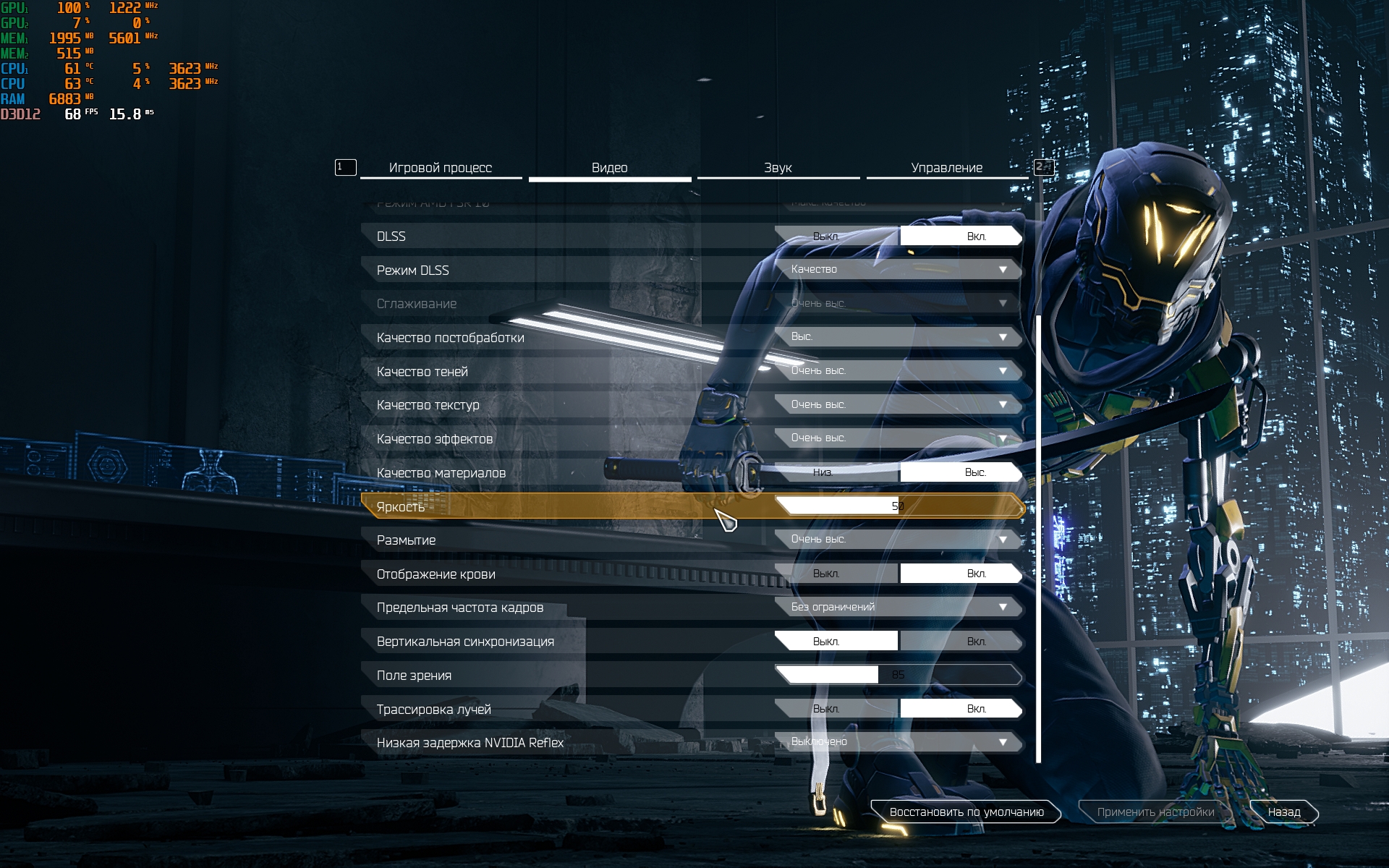The height and width of the screenshot is (868, 1389).
Task: Open the Качество эффектов dropdown
Action: [898, 438]
